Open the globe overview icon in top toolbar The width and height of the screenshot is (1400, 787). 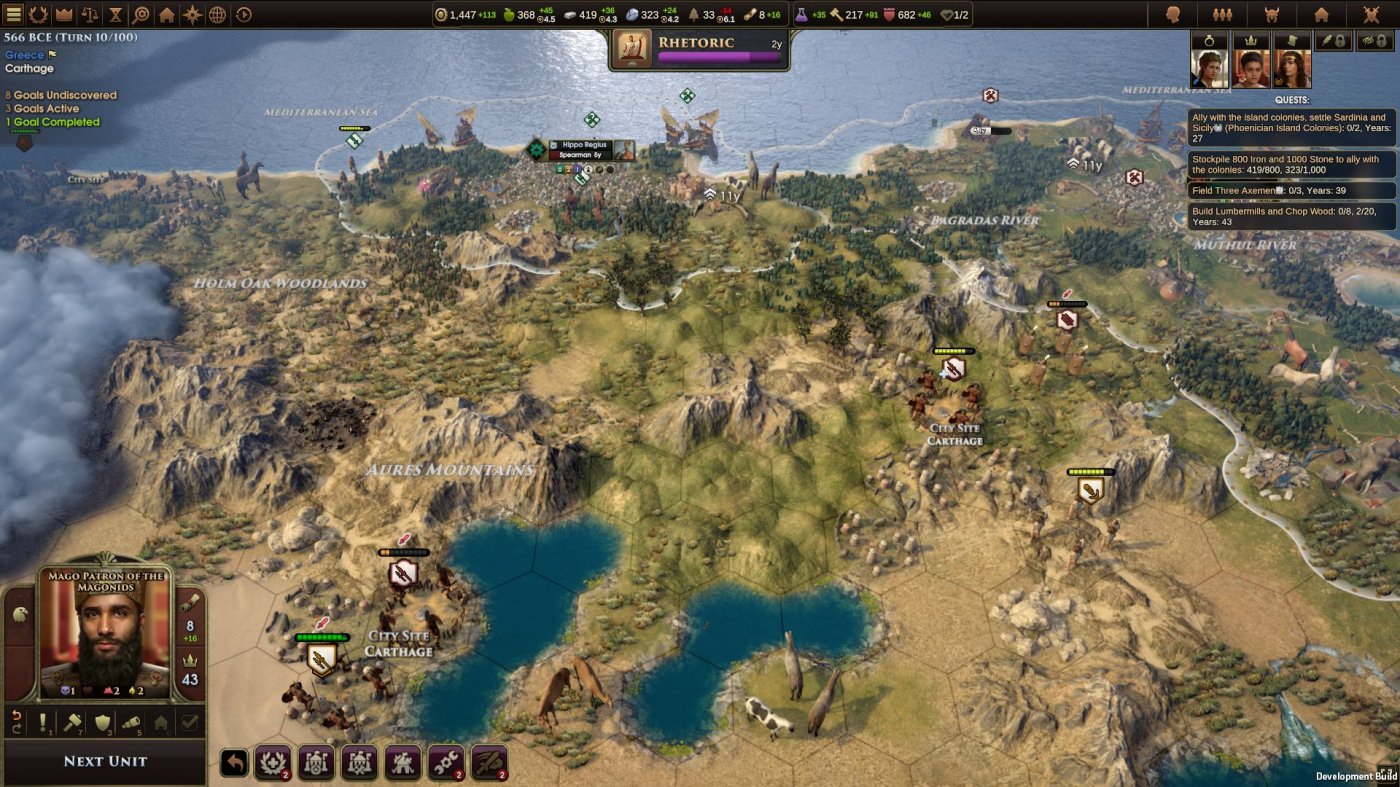(x=218, y=14)
